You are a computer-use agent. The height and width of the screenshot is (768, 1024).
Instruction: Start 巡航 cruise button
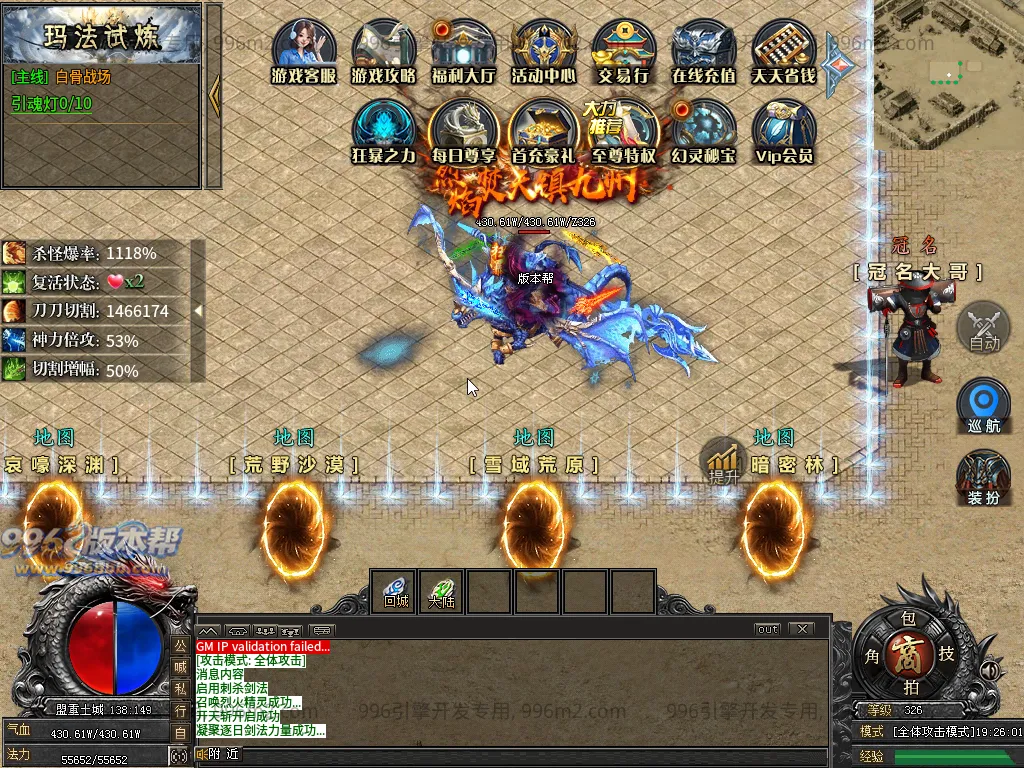pos(983,403)
